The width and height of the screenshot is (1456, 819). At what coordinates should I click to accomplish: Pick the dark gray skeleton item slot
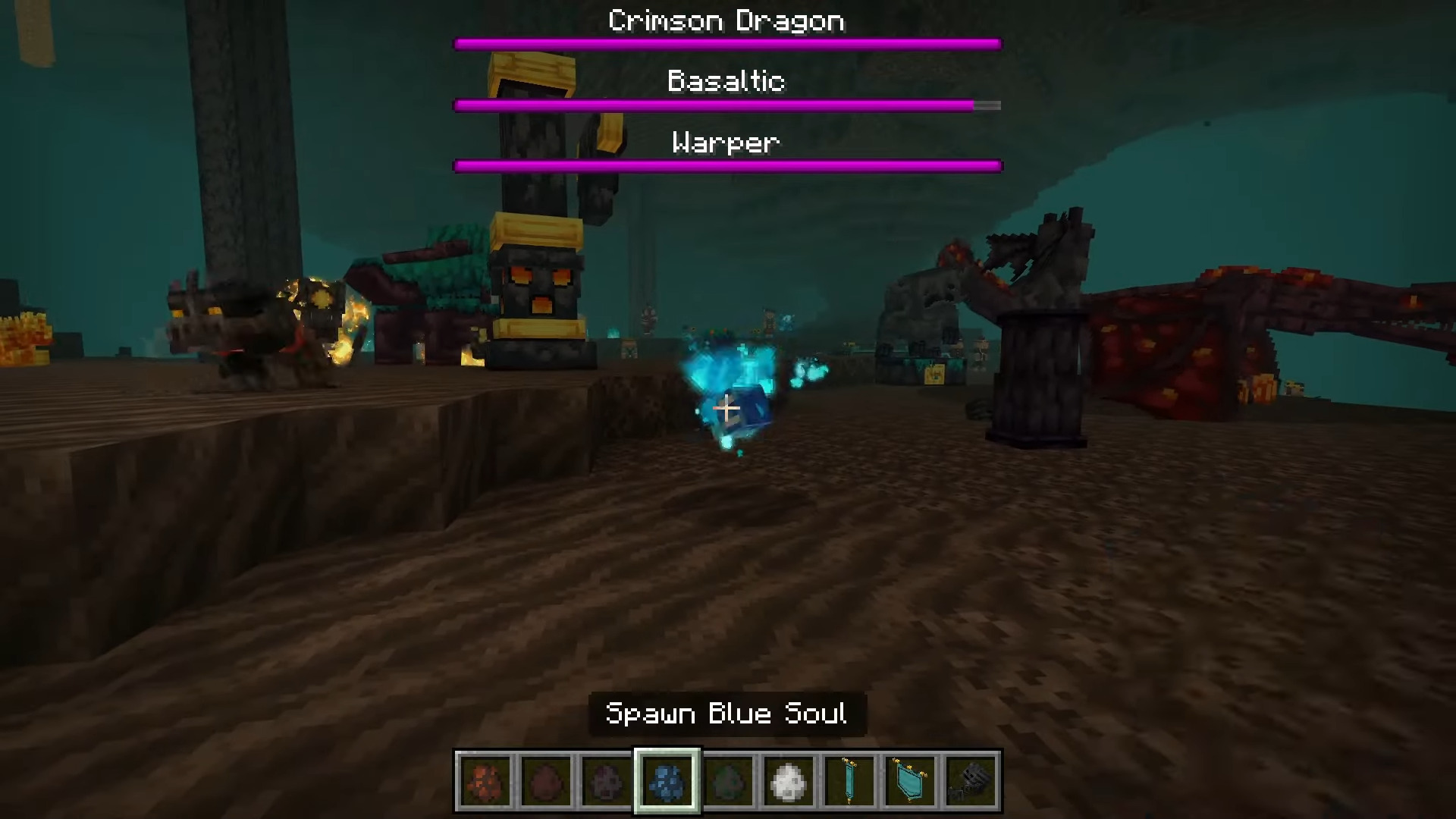(x=971, y=781)
